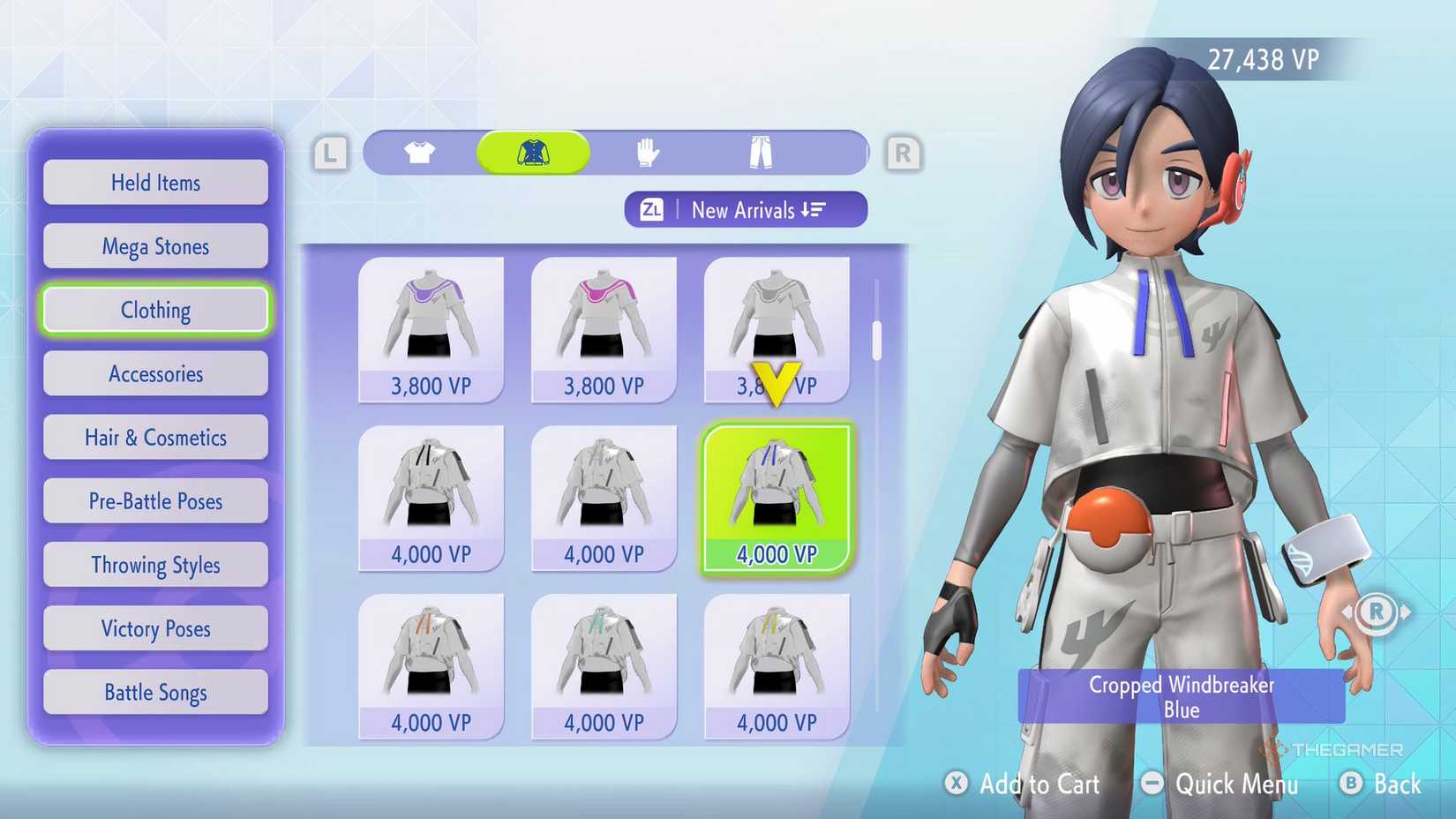Click the ZL New Arrivals sort control
The image size is (1456, 819).
pos(746,209)
